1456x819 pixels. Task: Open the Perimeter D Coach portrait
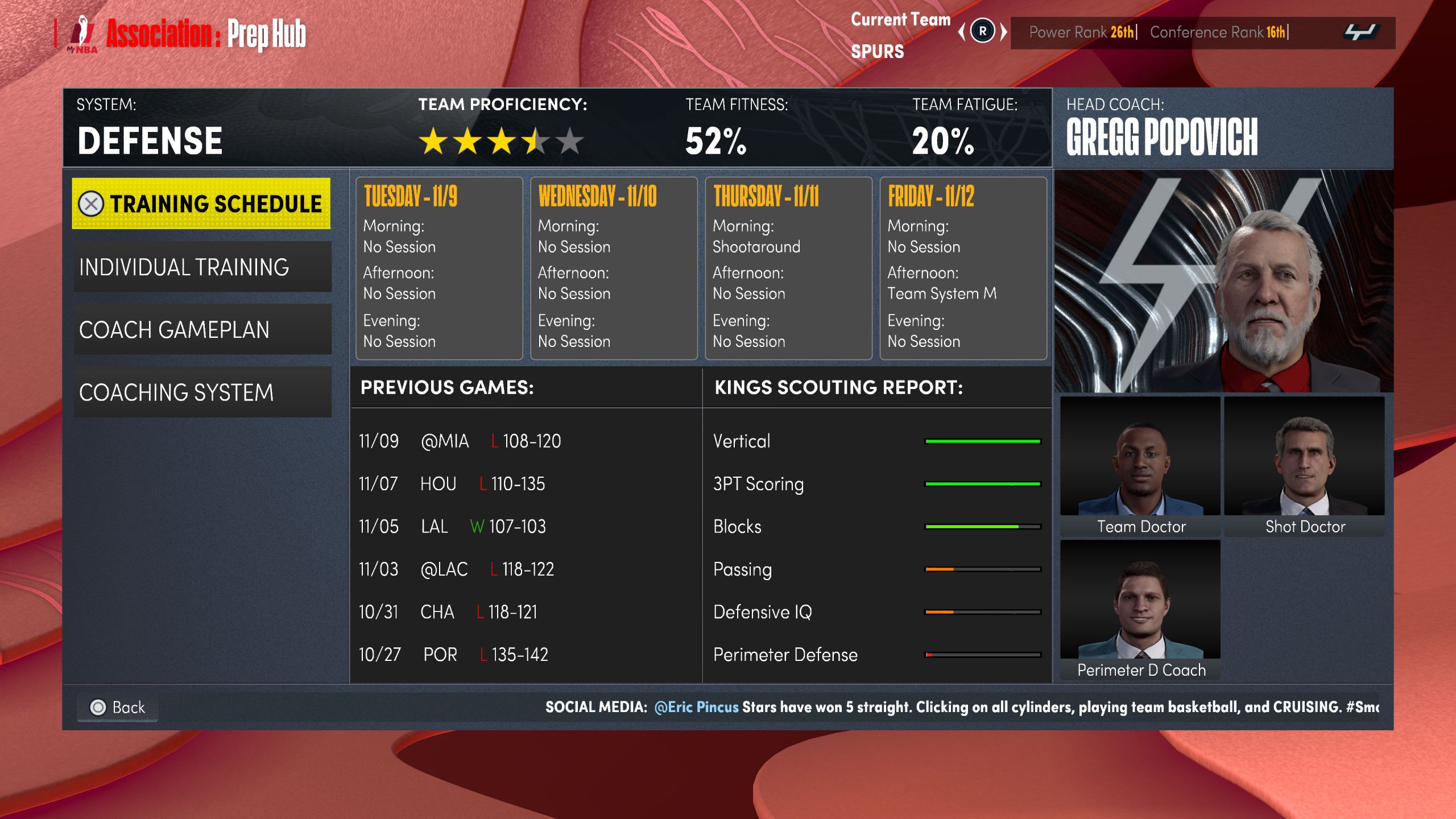1140,609
